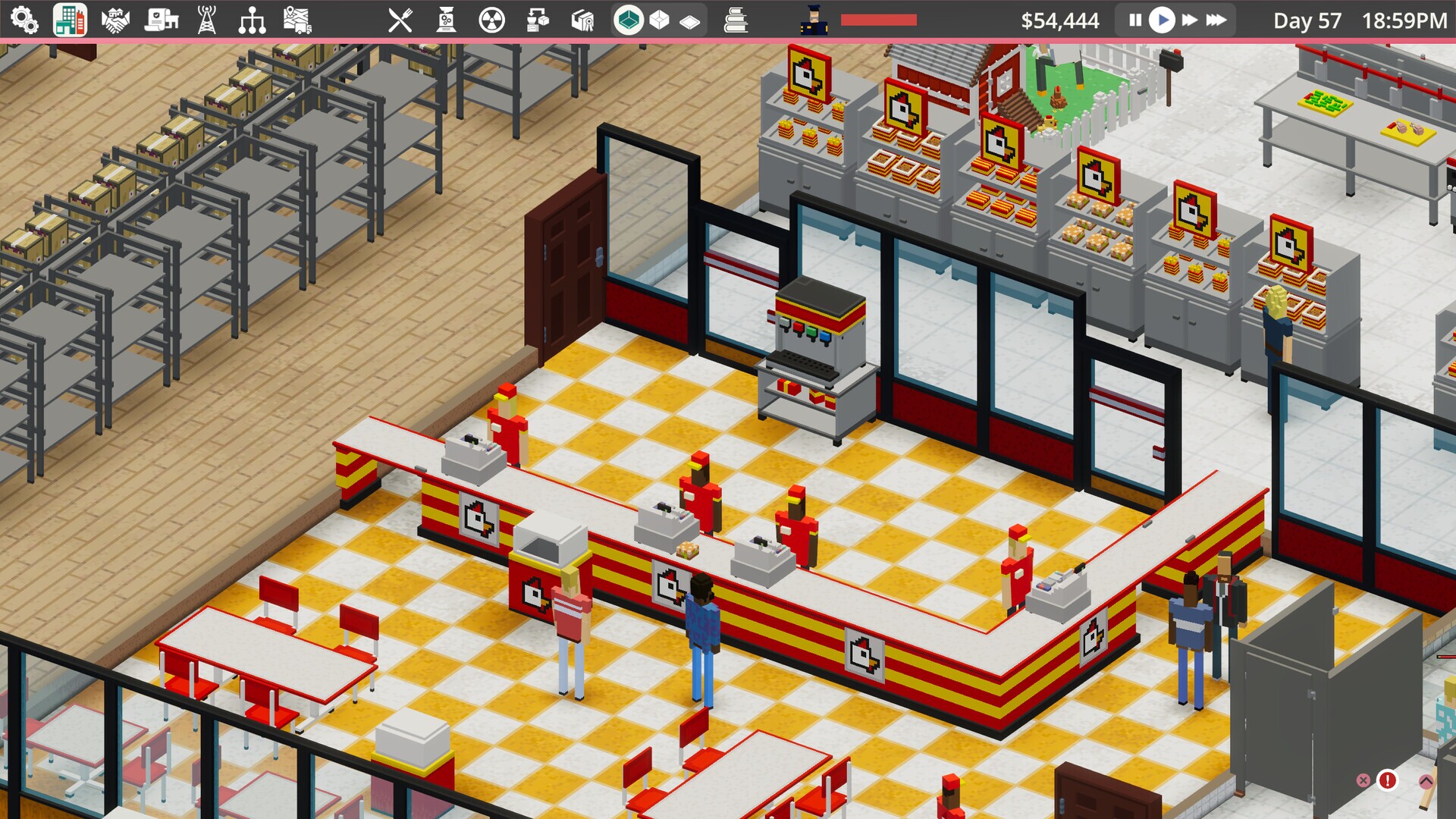
Task: Pause the game simulation
Action: 1134,20
